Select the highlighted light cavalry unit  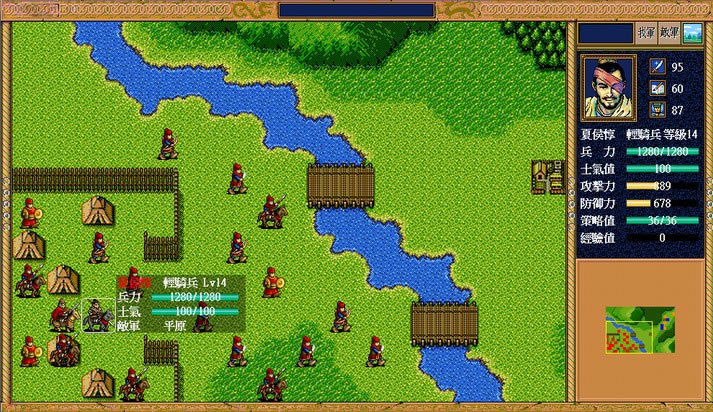(x=97, y=316)
